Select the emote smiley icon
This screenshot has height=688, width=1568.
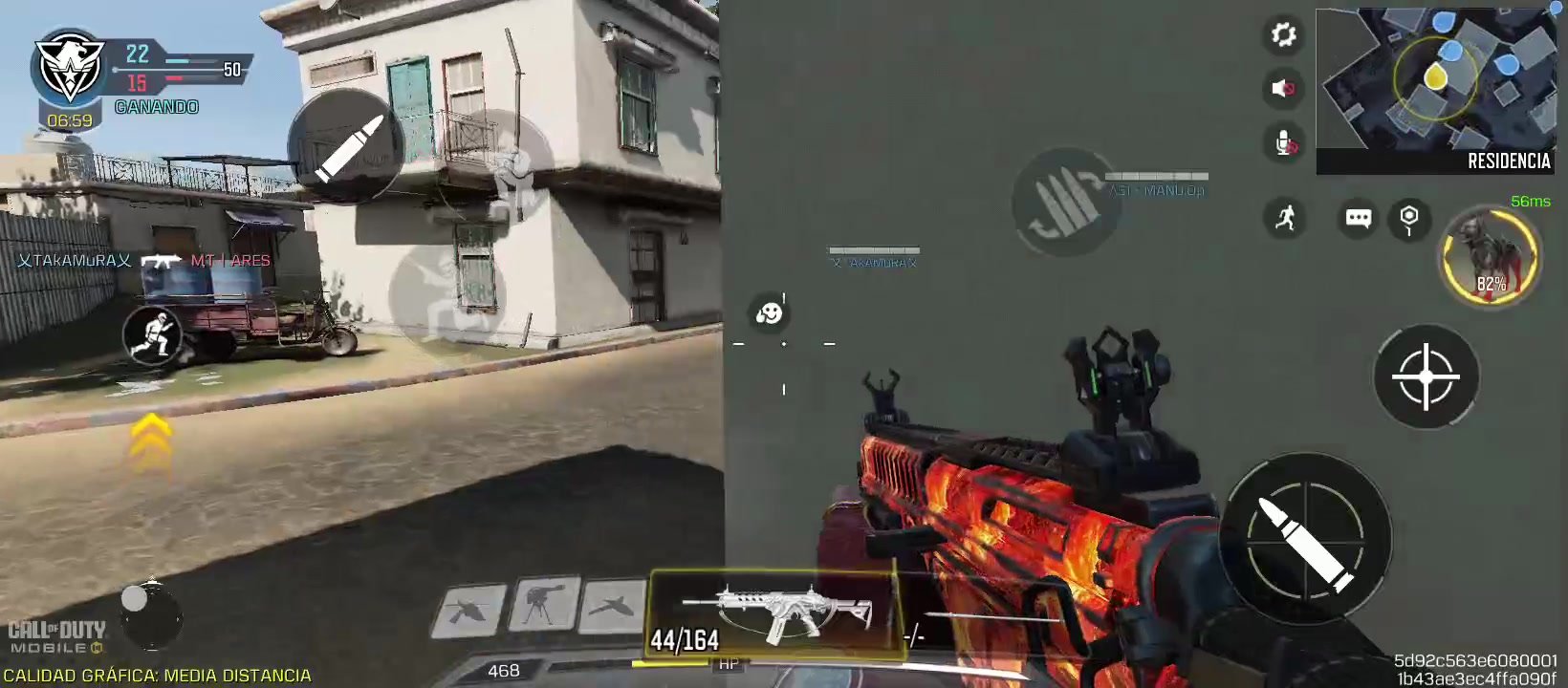(768, 312)
